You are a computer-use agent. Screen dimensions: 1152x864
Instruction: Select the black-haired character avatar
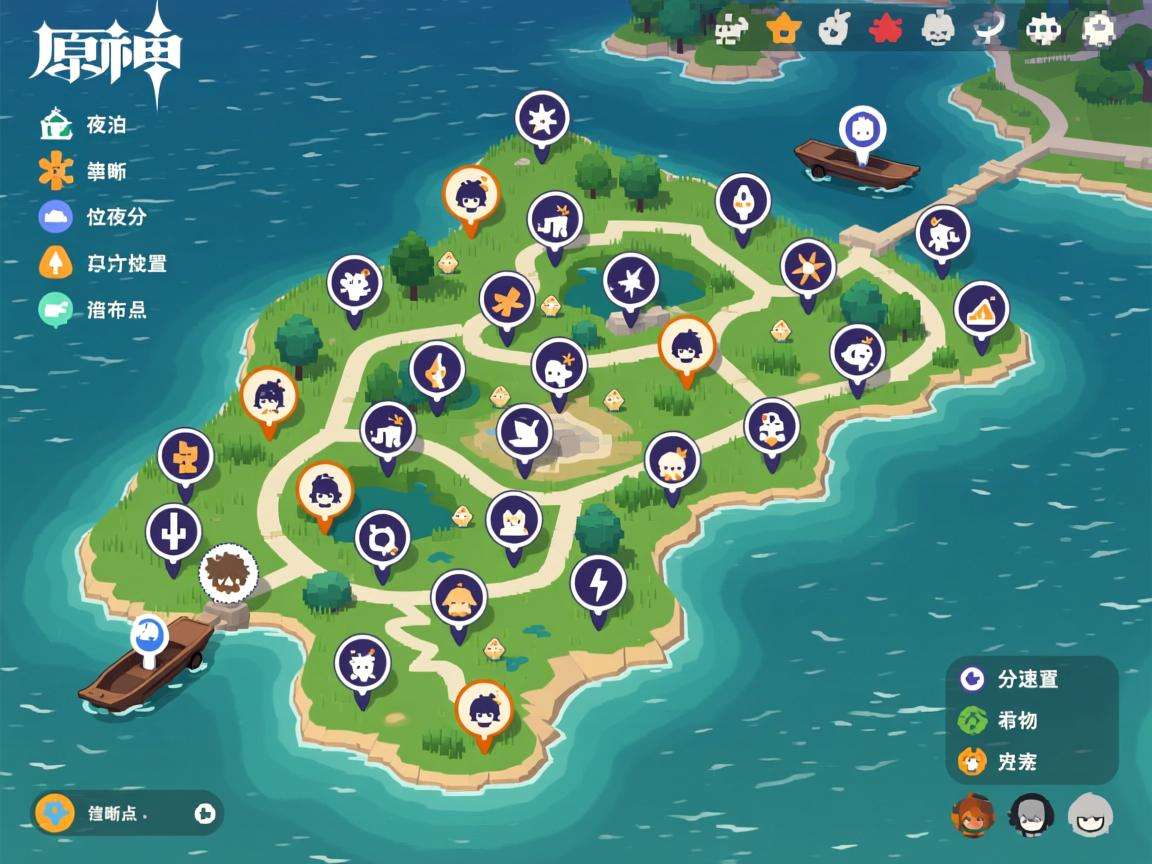tap(1030, 815)
